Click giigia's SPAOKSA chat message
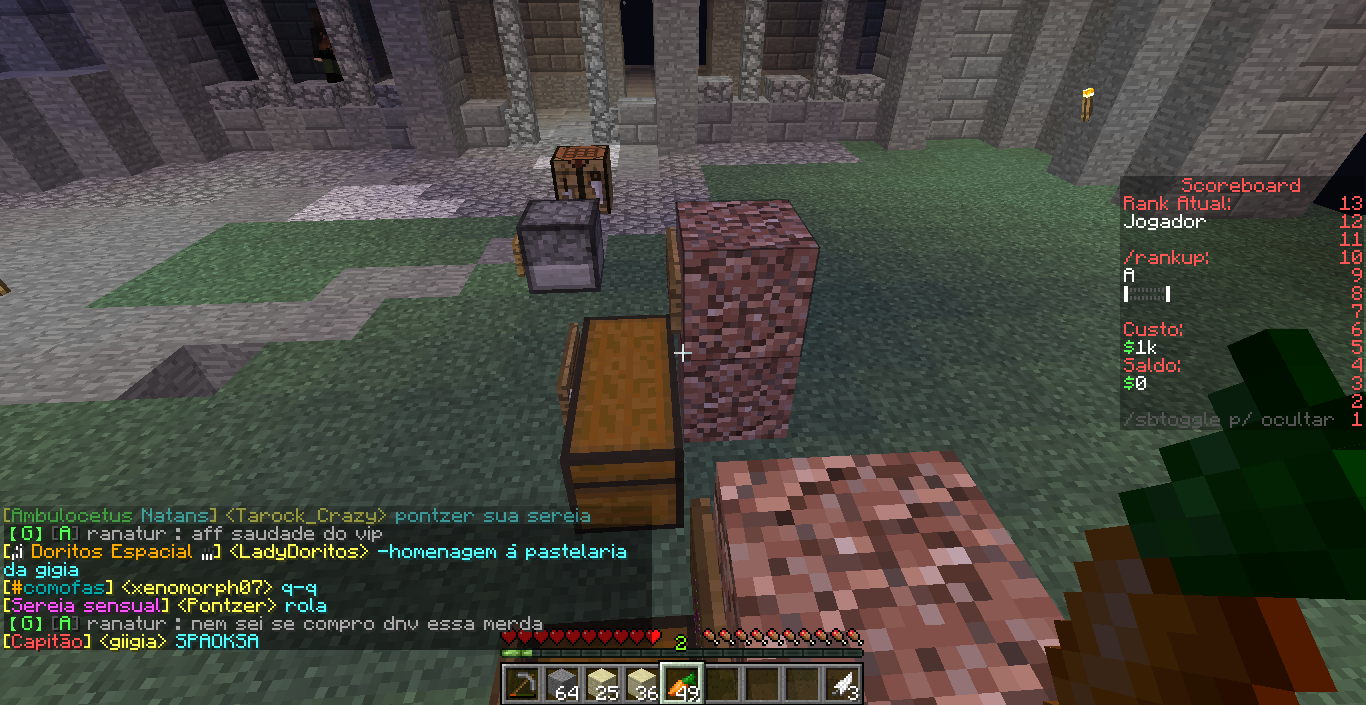Viewport: 1366px width, 705px height. (216, 641)
